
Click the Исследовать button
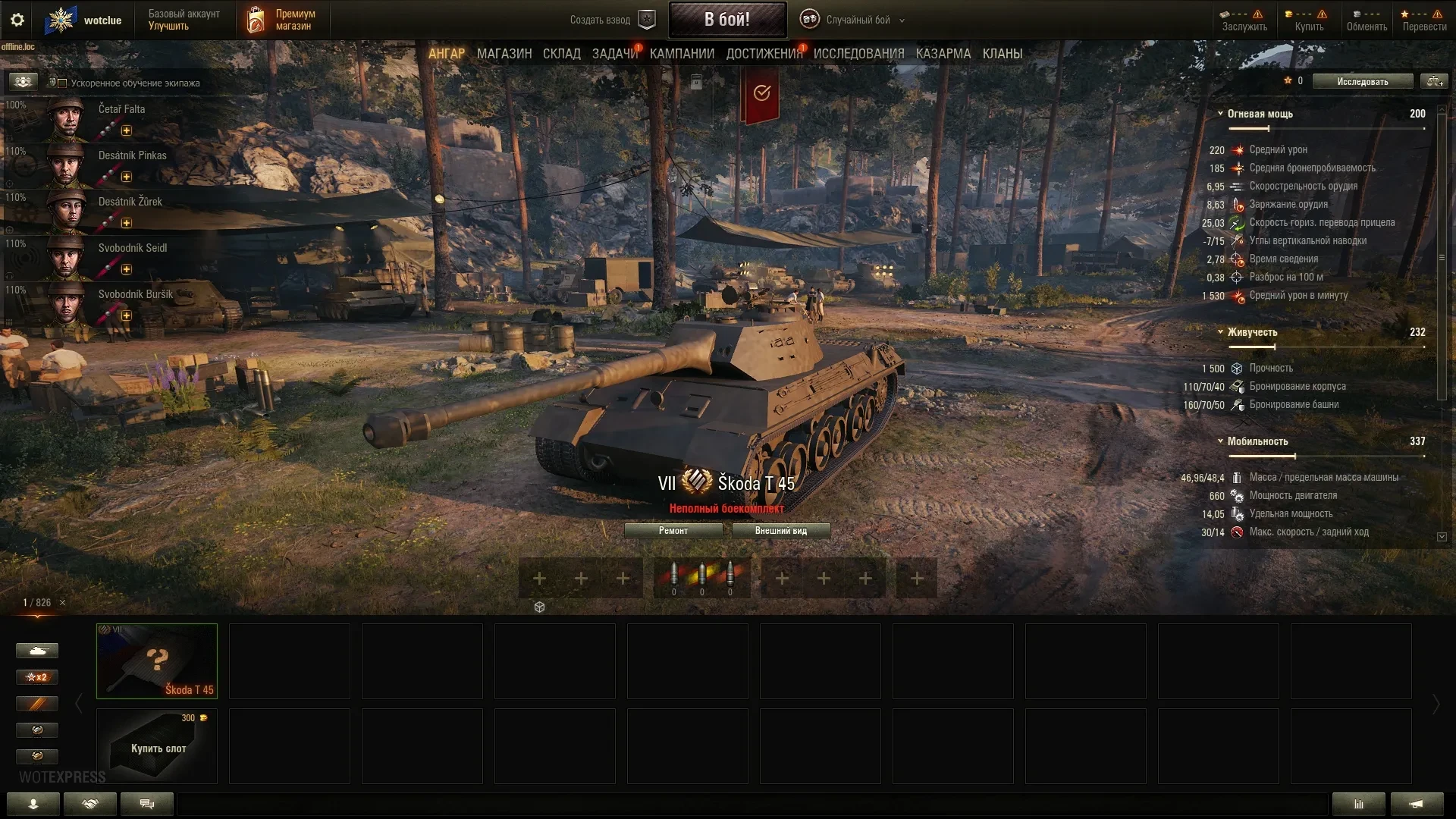(1362, 82)
